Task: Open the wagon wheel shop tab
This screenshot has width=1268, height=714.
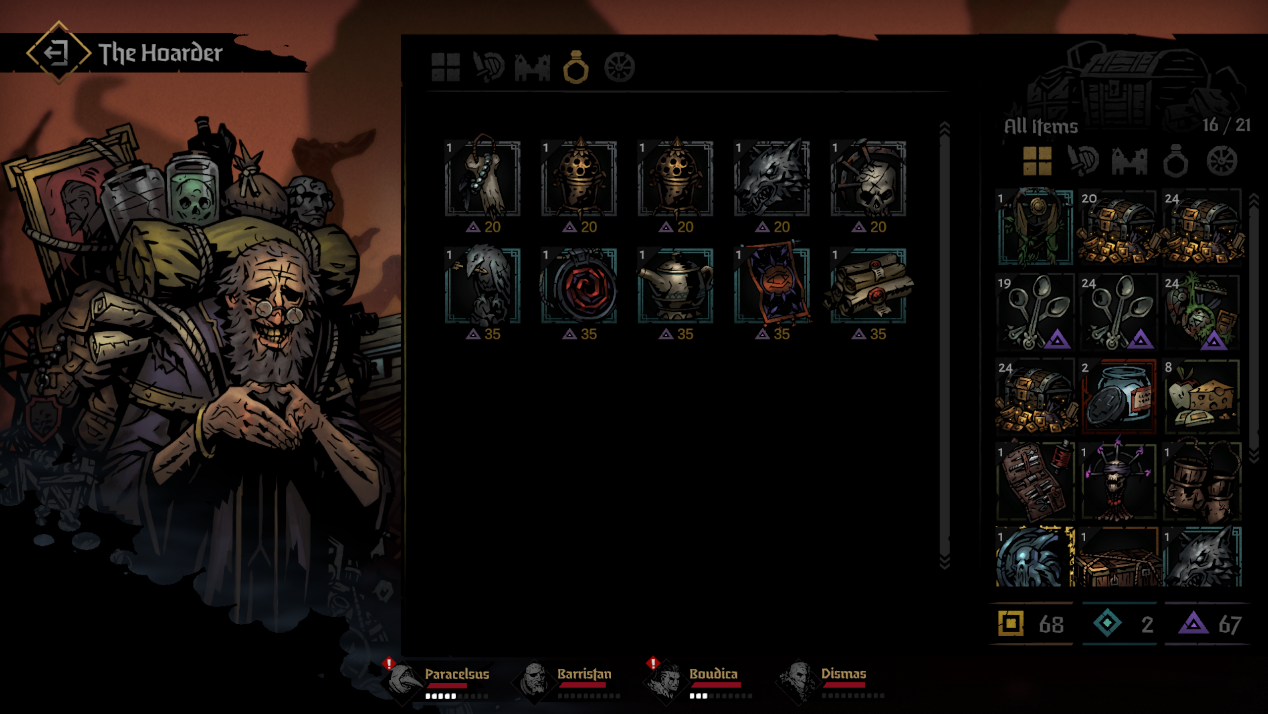Action: tap(620, 68)
